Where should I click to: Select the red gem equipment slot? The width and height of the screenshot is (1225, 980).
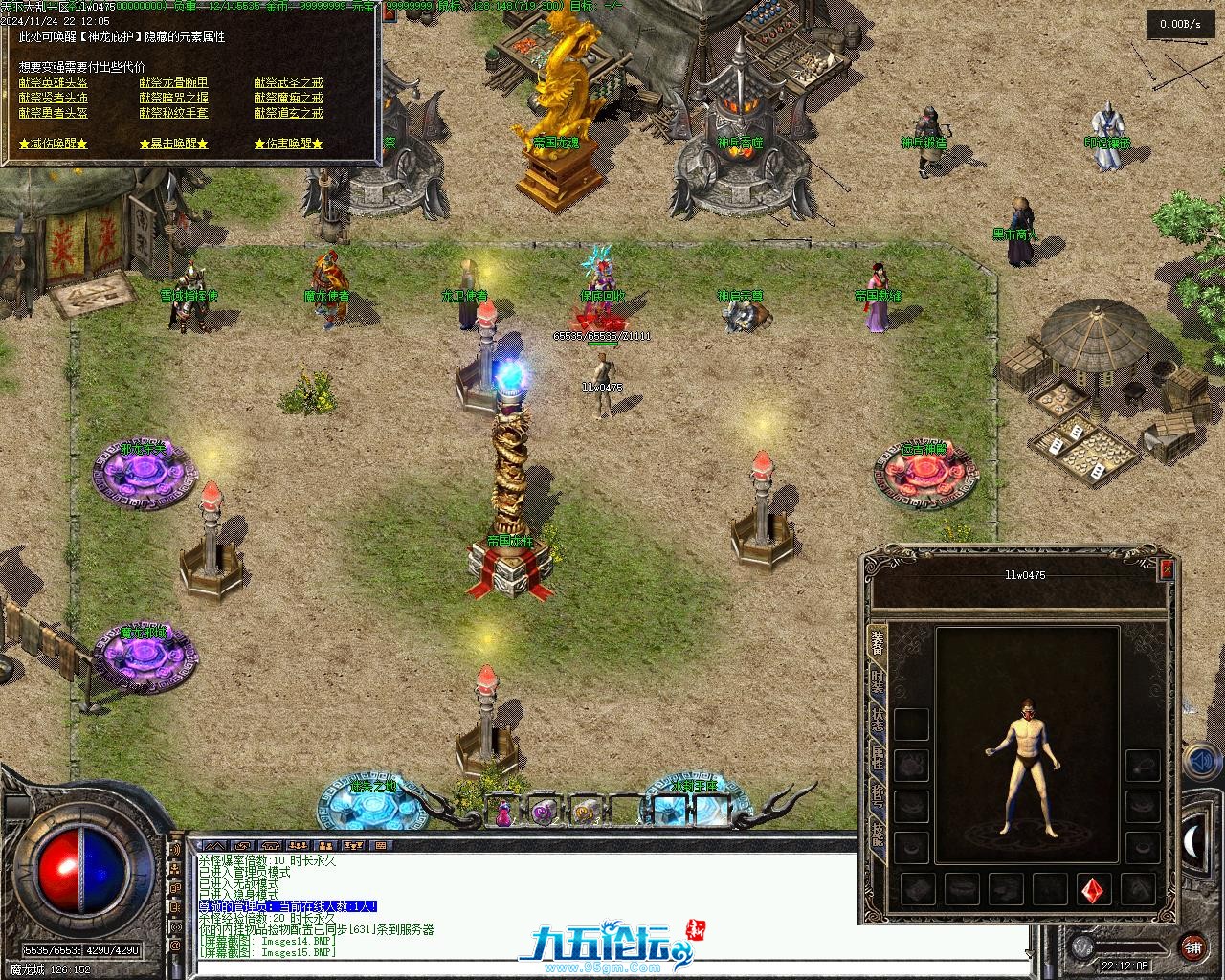click(x=1093, y=890)
